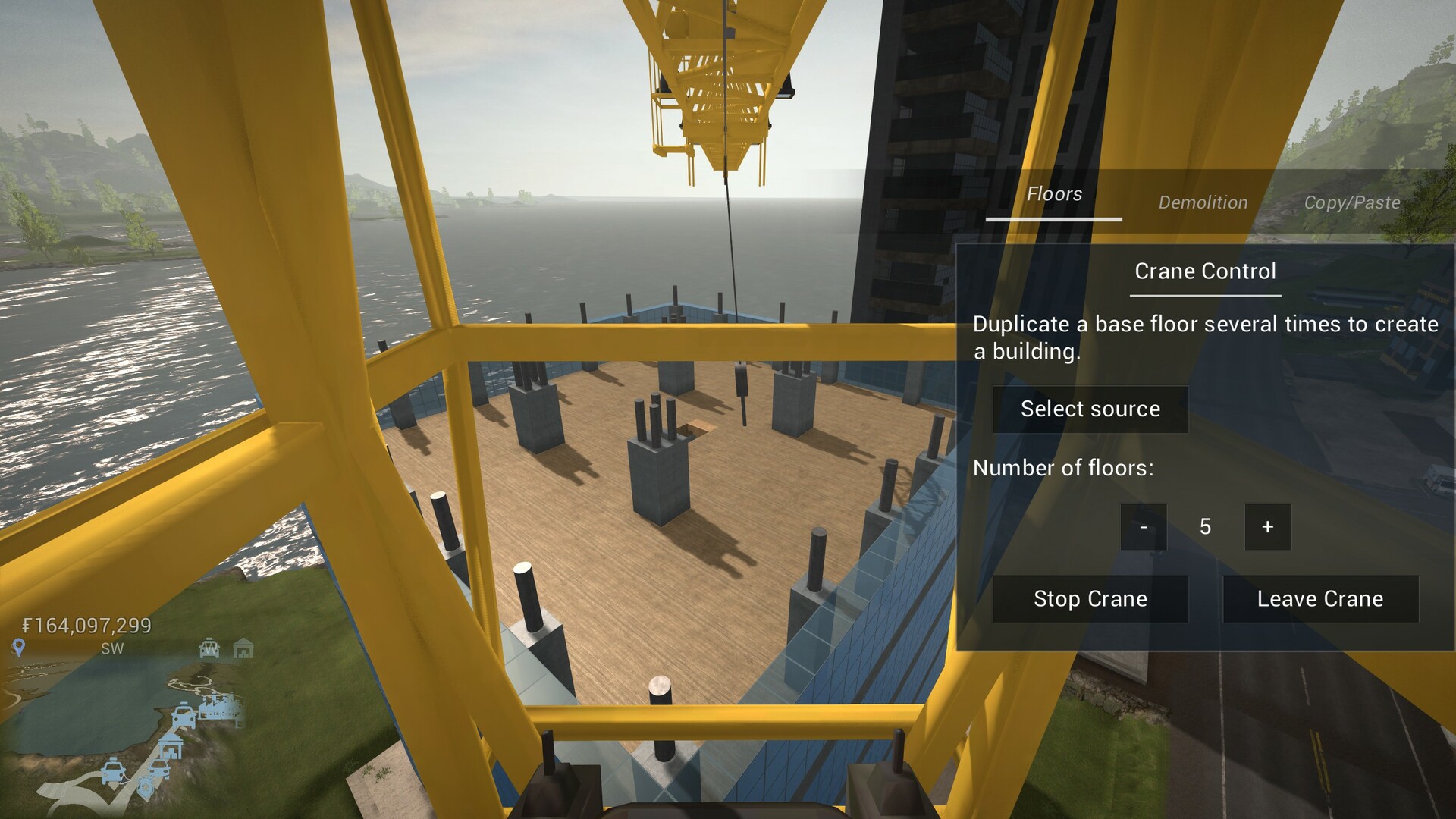Click Leave Crane to exit the crane
Image resolution: width=1456 pixels, height=819 pixels.
[1319, 599]
